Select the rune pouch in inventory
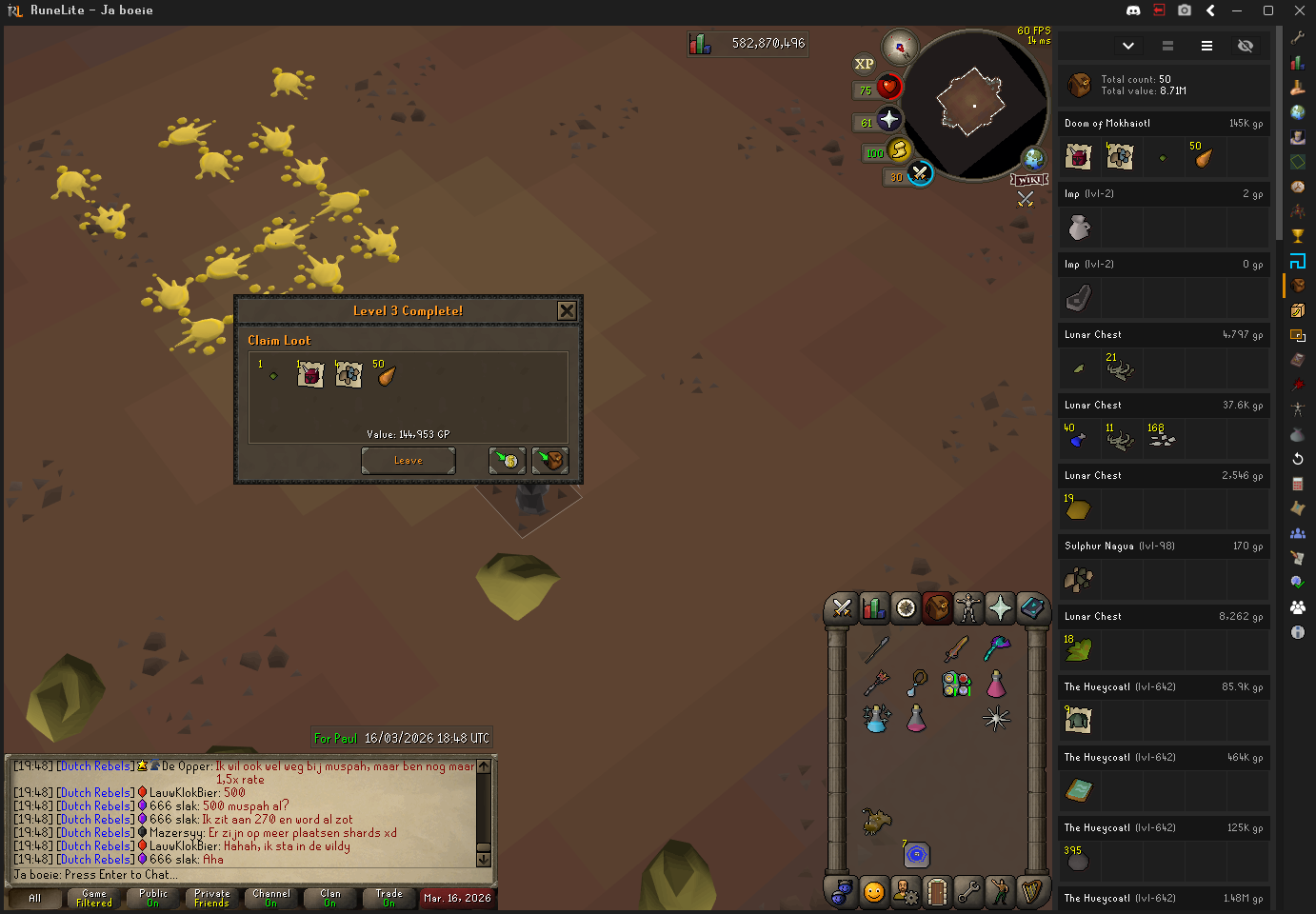Screen dimensions: 1316x914 pos(956,684)
